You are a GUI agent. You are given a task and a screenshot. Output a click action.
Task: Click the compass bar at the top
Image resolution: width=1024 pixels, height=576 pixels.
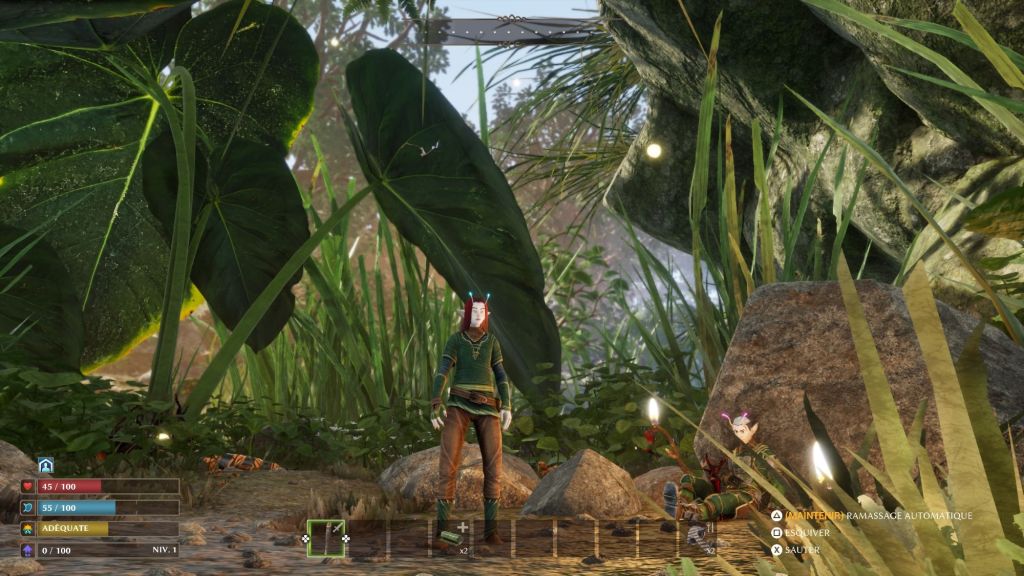(512, 30)
